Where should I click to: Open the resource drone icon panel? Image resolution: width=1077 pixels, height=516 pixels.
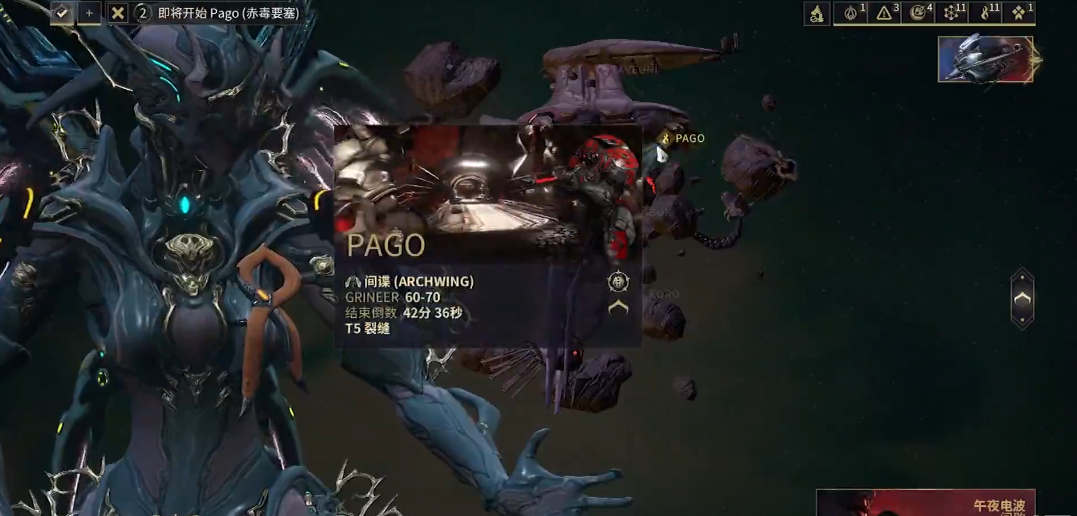[x=817, y=13]
